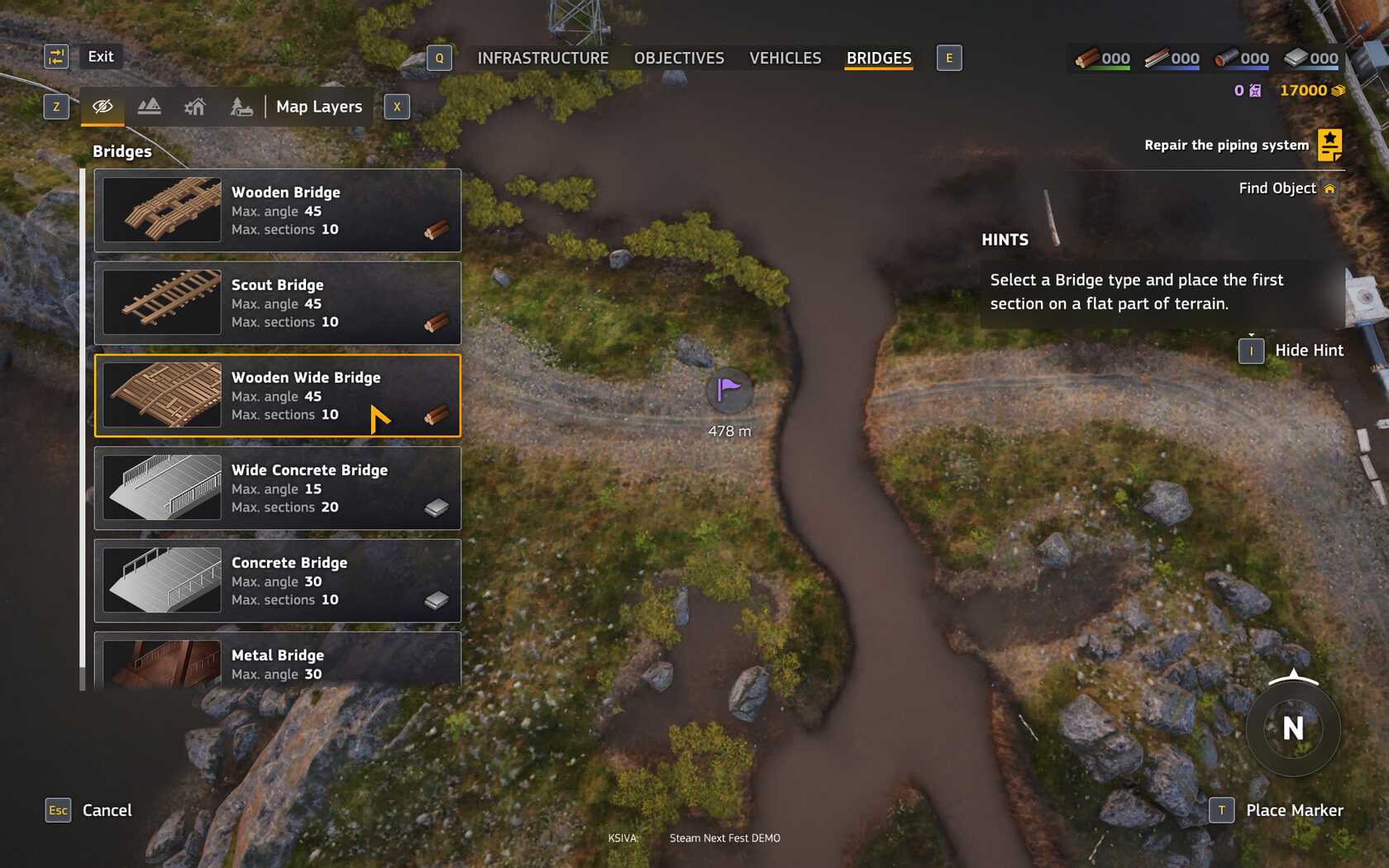This screenshot has height=868, width=1389.
Task: Switch to the Infrastructure tab
Action: point(542,58)
